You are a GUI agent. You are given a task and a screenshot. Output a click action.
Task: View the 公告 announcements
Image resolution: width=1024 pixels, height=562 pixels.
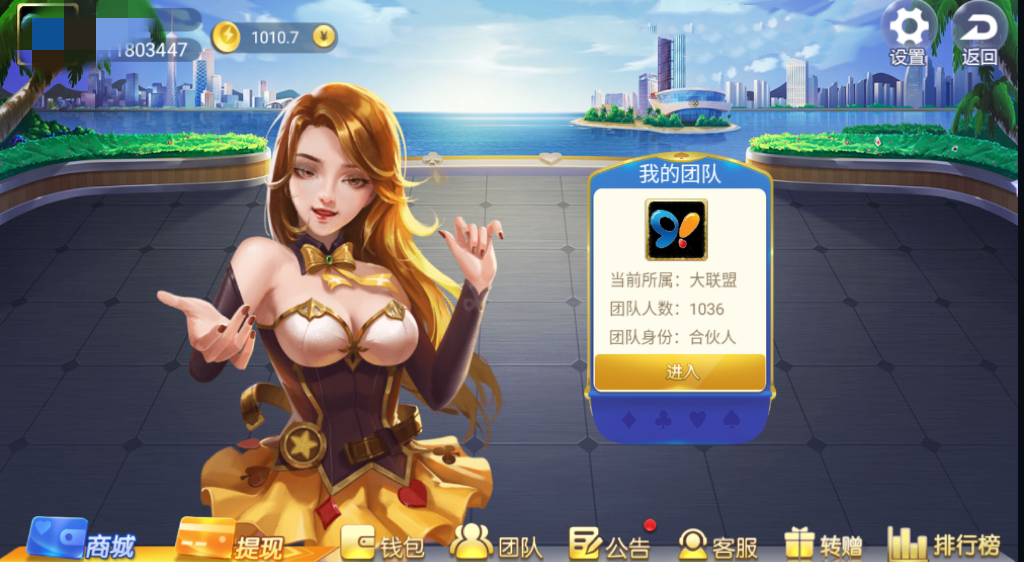point(609,545)
